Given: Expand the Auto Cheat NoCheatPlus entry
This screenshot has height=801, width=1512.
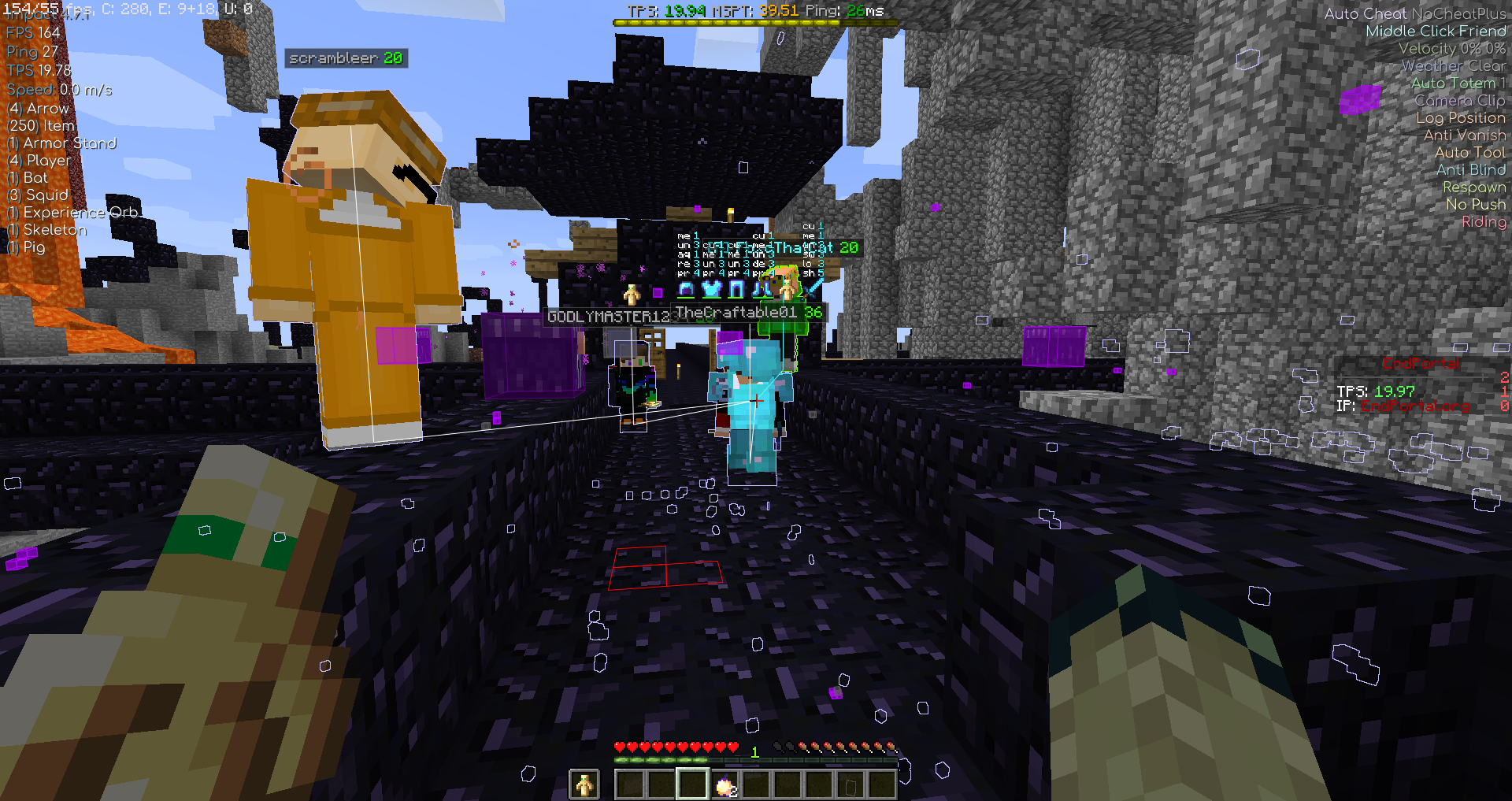Looking at the screenshot, I should [1414, 13].
